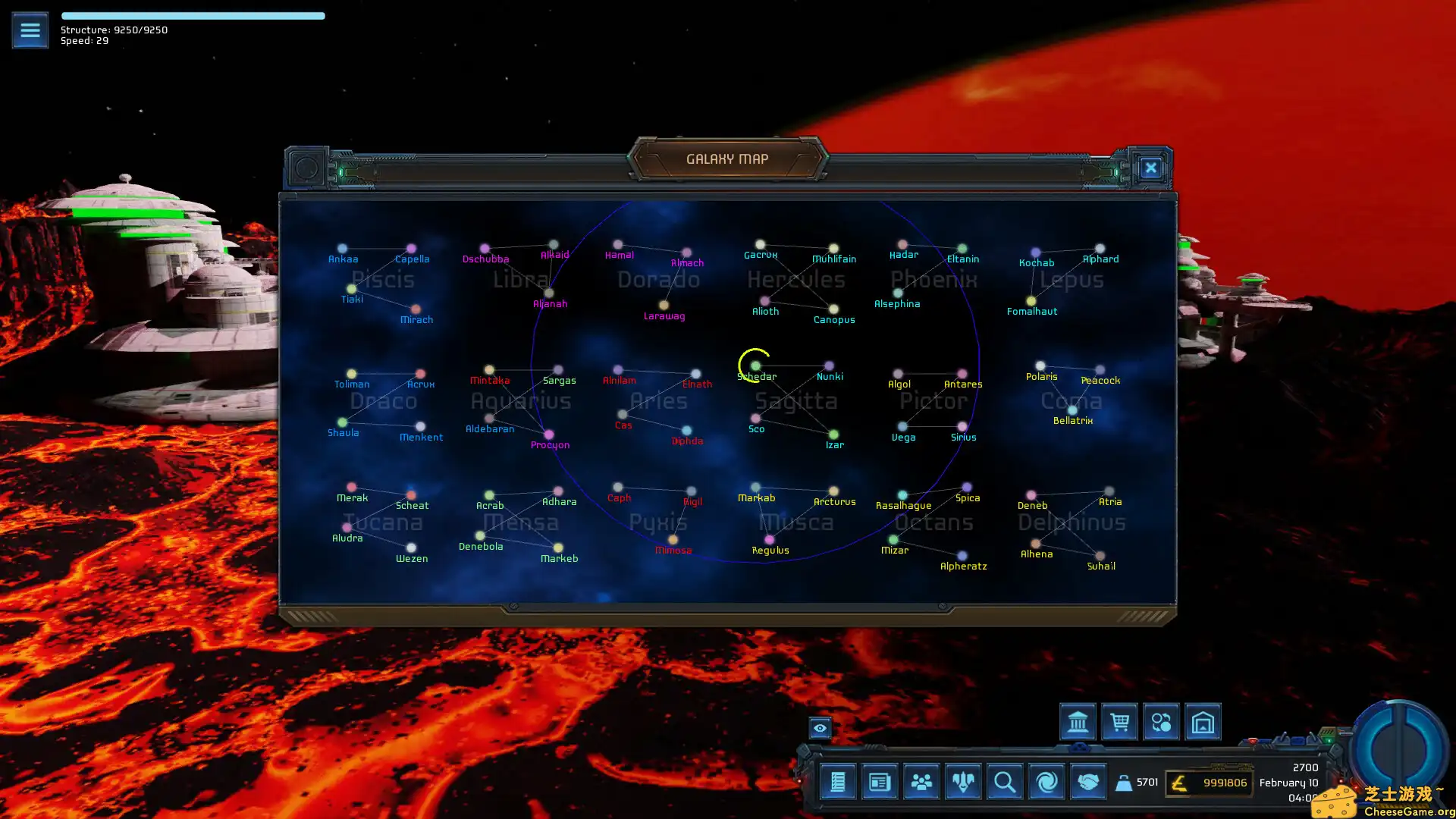Open the crew personnel panel
Image resolution: width=1456 pixels, height=819 pixels.
point(921,782)
